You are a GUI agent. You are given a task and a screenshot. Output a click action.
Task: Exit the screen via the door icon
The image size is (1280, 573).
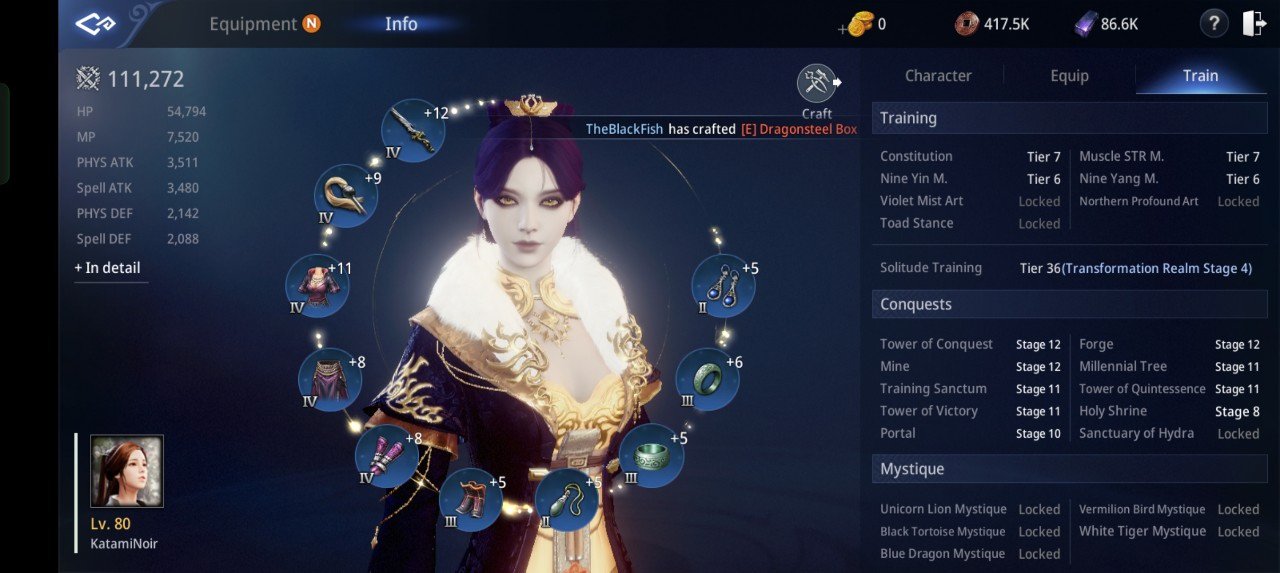(x=1254, y=23)
